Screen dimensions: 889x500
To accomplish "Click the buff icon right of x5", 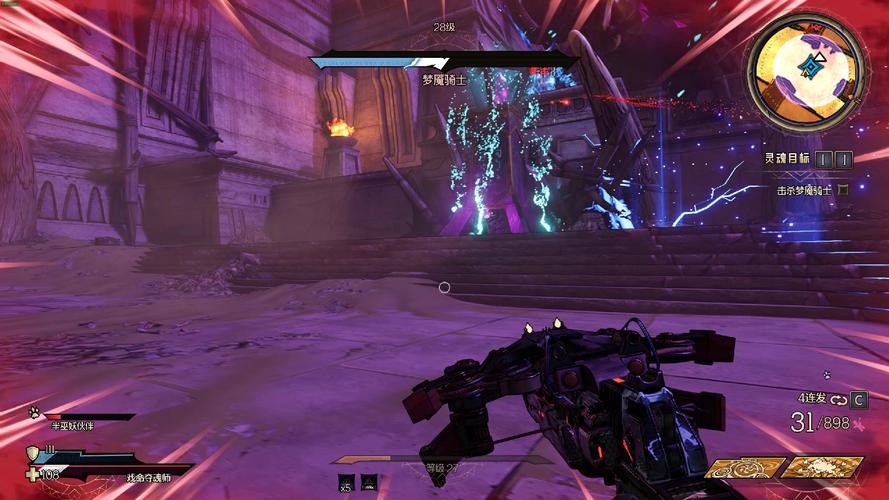I will (x=369, y=482).
